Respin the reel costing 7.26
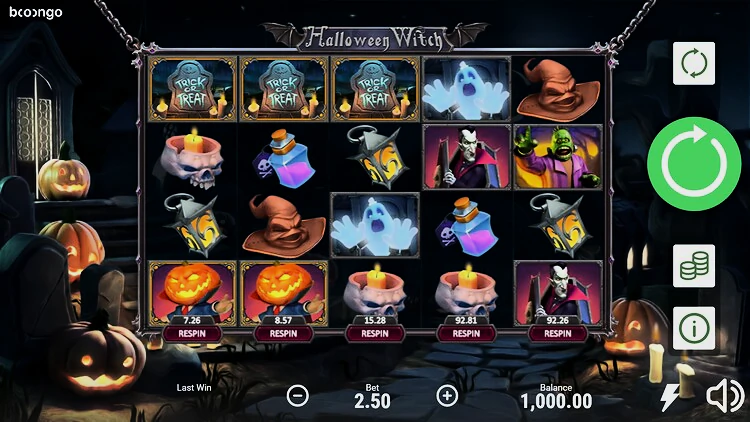The height and width of the screenshot is (422, 750). click(x=192, y=334)
